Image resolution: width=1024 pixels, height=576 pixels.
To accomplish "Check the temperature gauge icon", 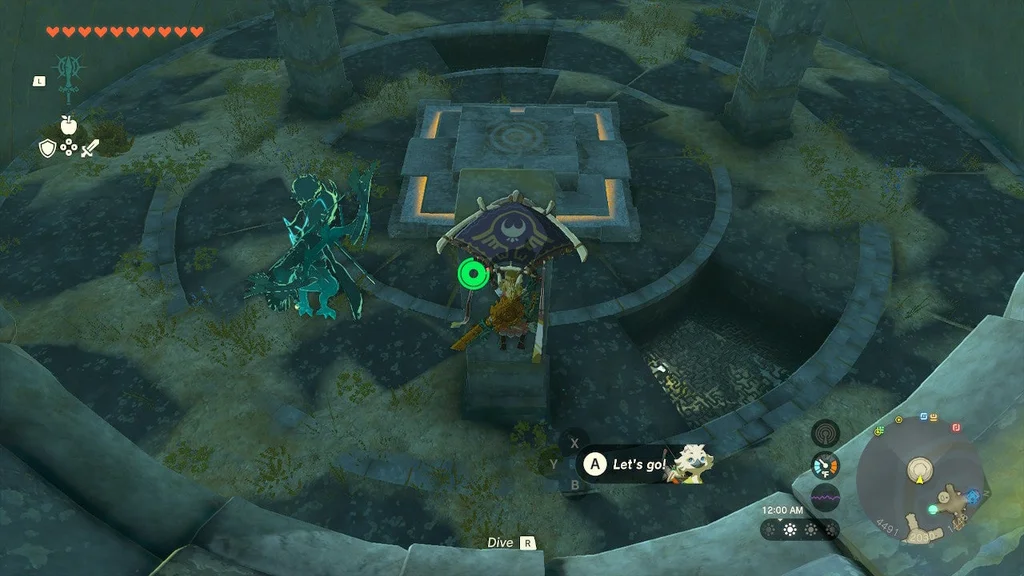I will (825, 465).
